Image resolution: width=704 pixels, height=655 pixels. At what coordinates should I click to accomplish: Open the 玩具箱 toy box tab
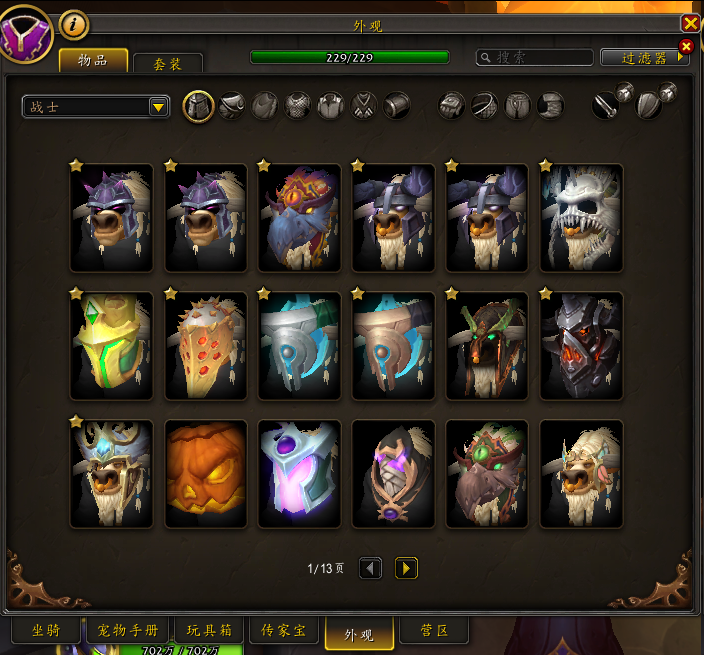(x=209, y=631)
